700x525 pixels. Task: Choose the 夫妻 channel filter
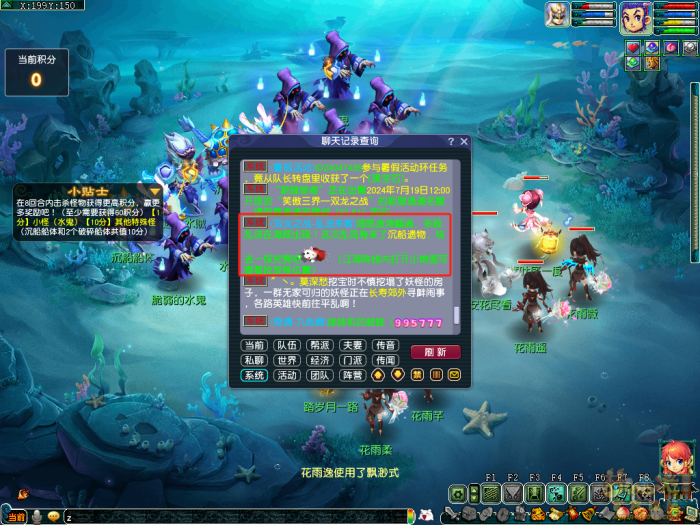pyautogui.click(x=352, y=345)
